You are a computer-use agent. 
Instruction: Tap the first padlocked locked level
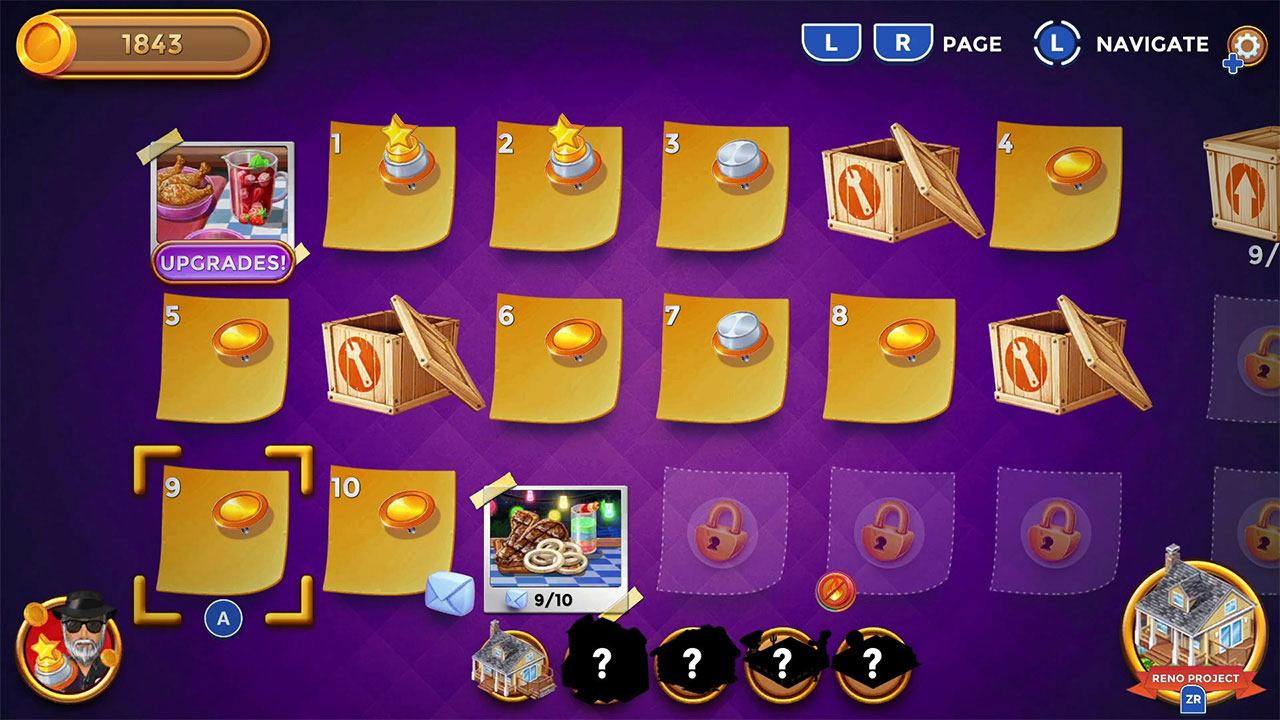tap(721, 532)
